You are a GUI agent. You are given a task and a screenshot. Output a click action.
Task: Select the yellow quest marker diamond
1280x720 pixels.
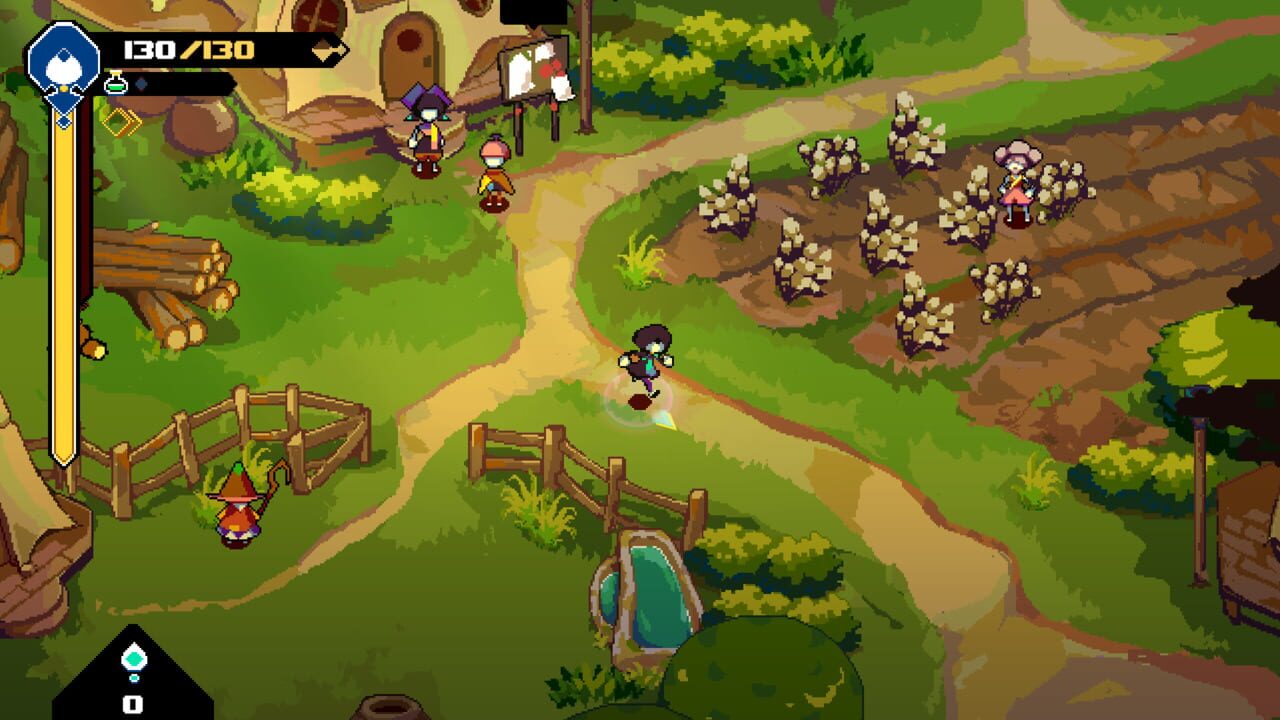click(x=122, y=122)
